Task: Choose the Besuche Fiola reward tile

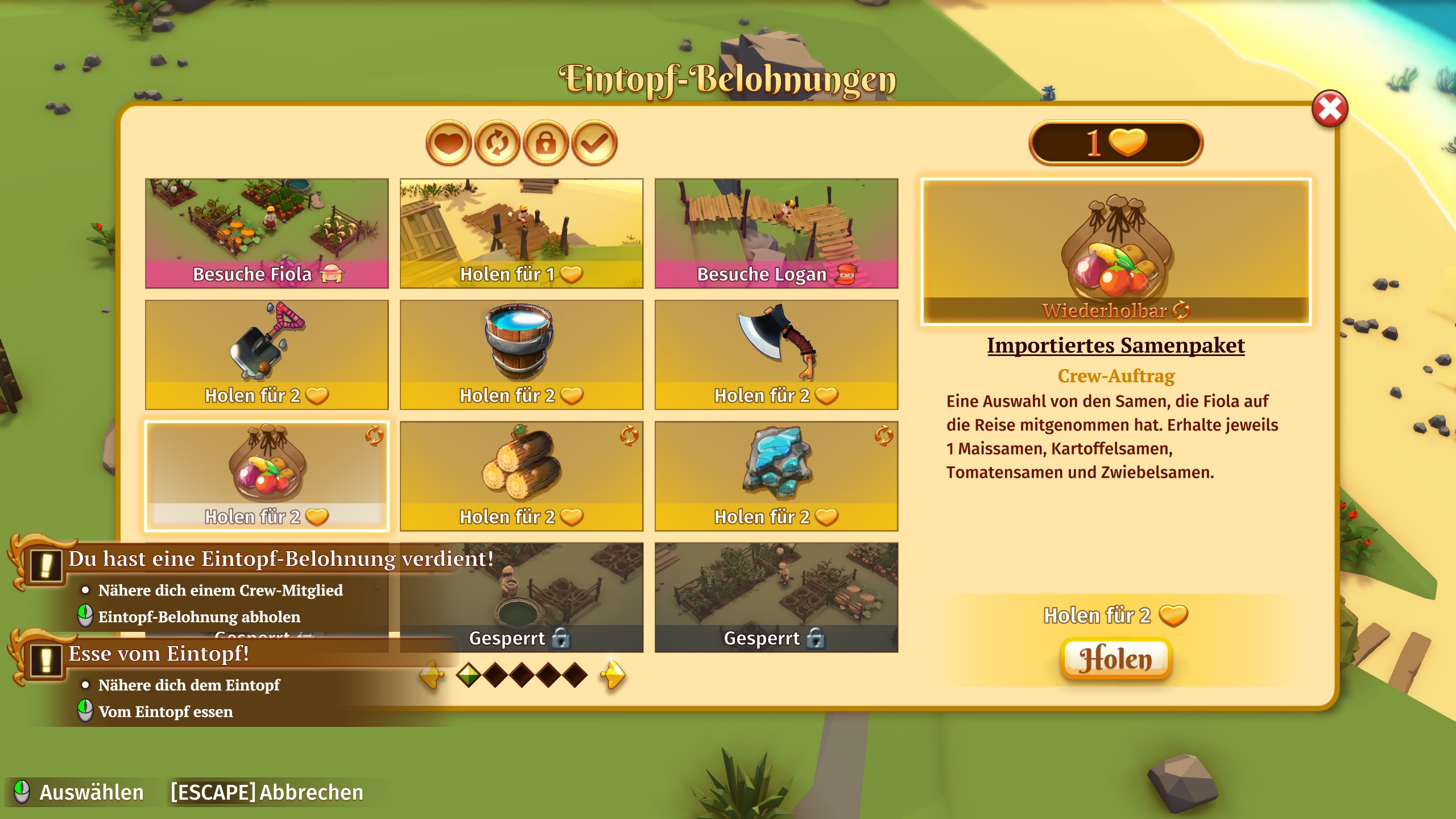Action: point(267,233)
